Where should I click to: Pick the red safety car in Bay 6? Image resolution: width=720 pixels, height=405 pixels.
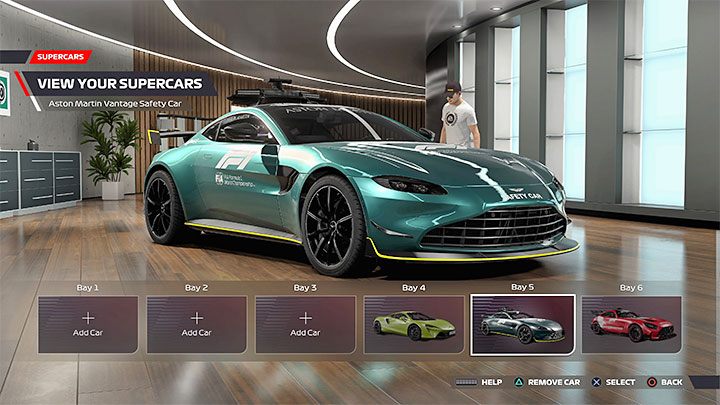point(631,324)
